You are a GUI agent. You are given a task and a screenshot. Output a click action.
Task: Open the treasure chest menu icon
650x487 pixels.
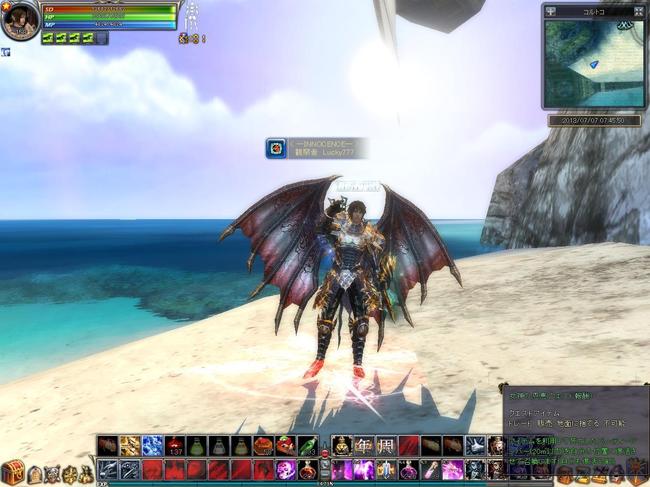click(x=13, y=471)
